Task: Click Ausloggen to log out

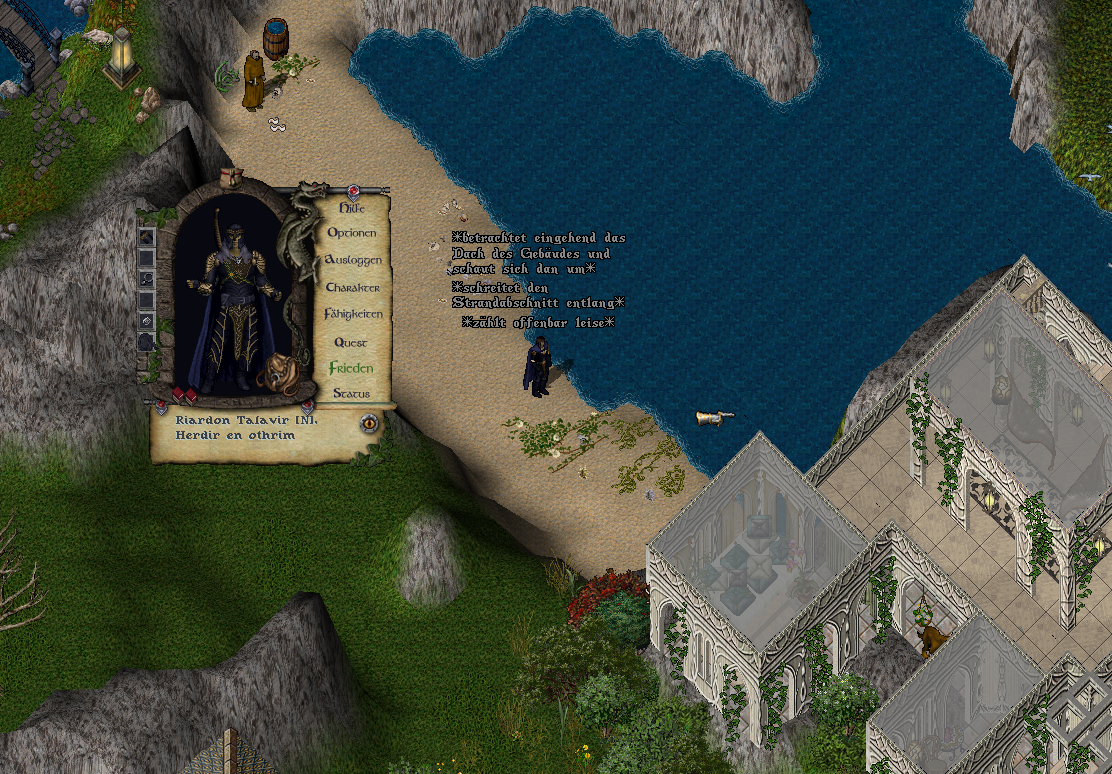Action: pos(352,260)
